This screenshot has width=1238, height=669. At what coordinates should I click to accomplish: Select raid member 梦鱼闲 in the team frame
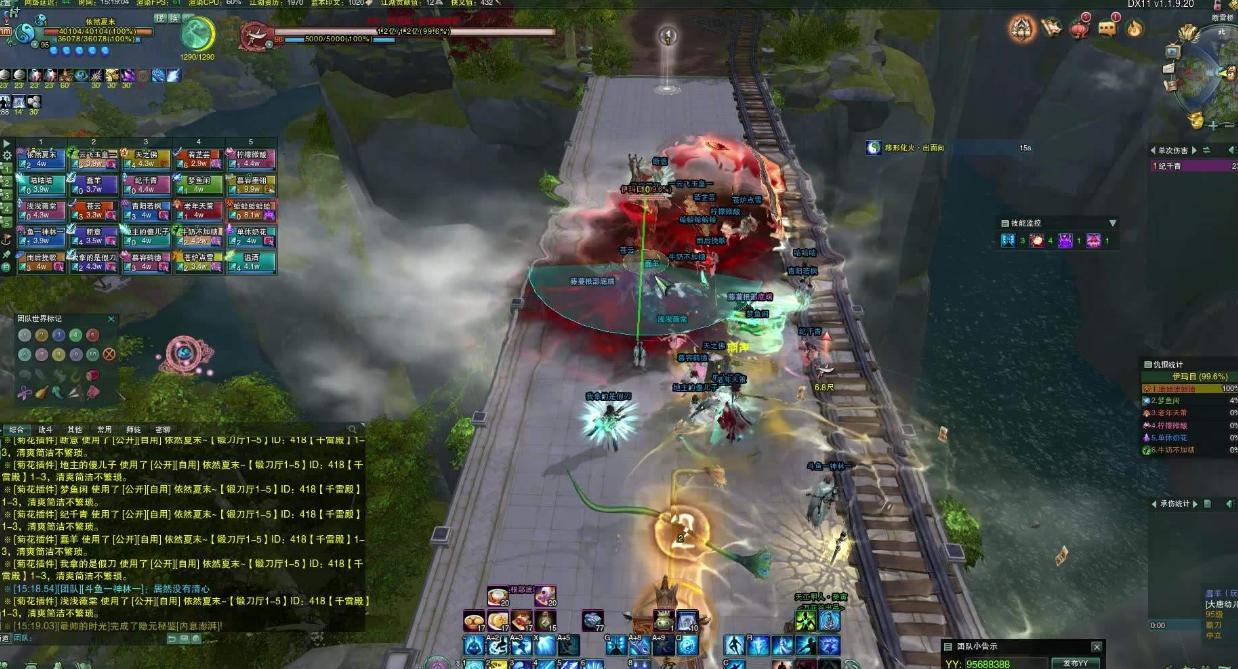coord(198,184)
